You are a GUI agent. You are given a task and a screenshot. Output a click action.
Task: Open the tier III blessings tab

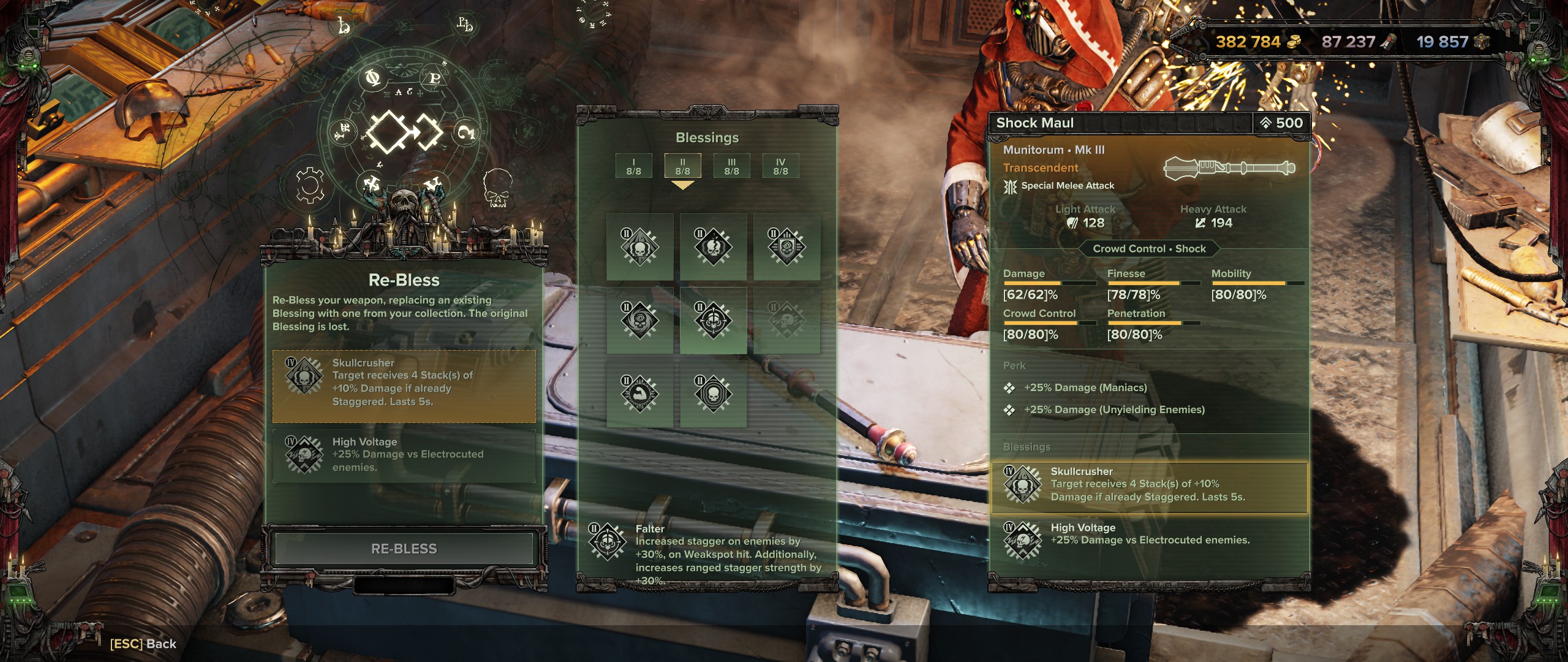point(731,166)
